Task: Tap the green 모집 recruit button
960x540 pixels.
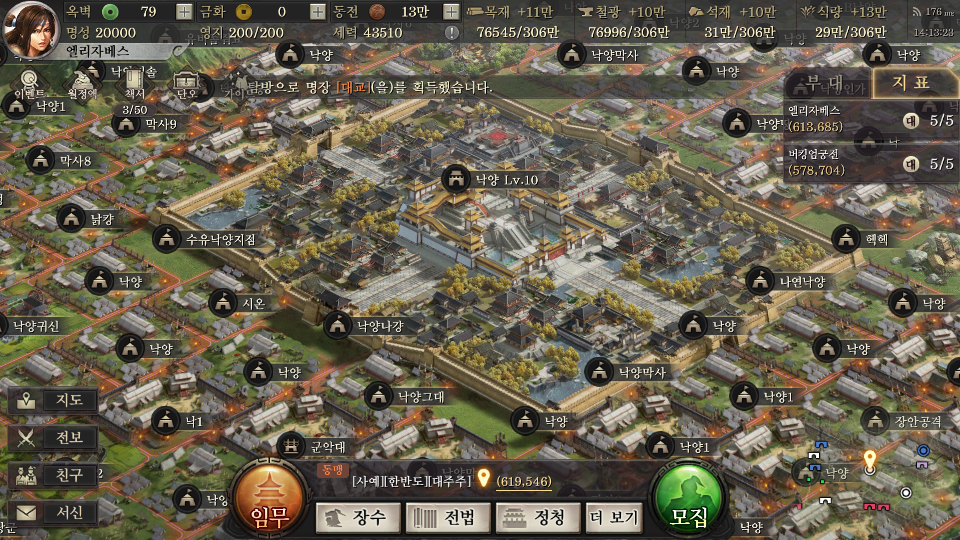Action: (689, 501)
